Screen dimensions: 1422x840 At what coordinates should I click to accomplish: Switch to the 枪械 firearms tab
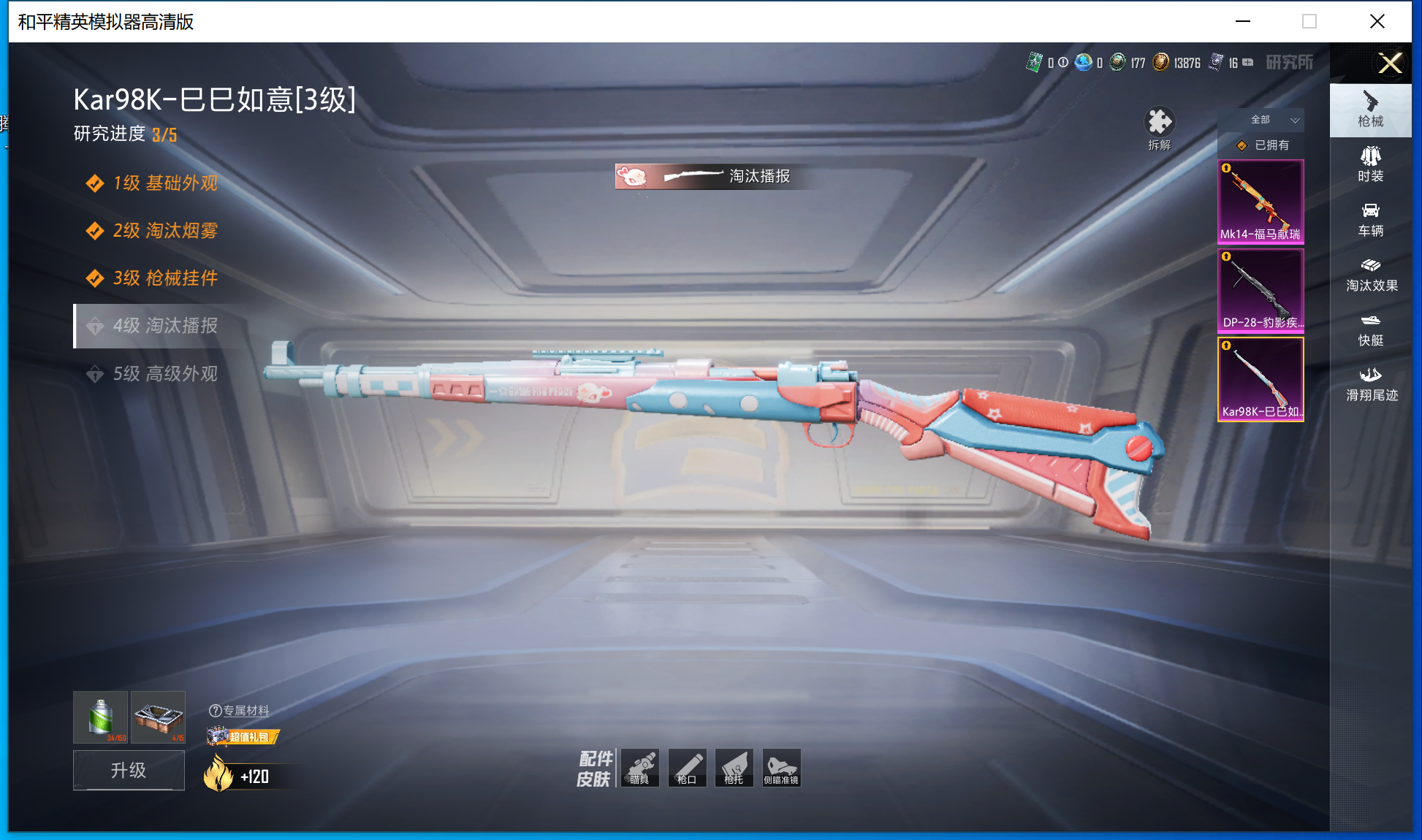pos(1370,110)
